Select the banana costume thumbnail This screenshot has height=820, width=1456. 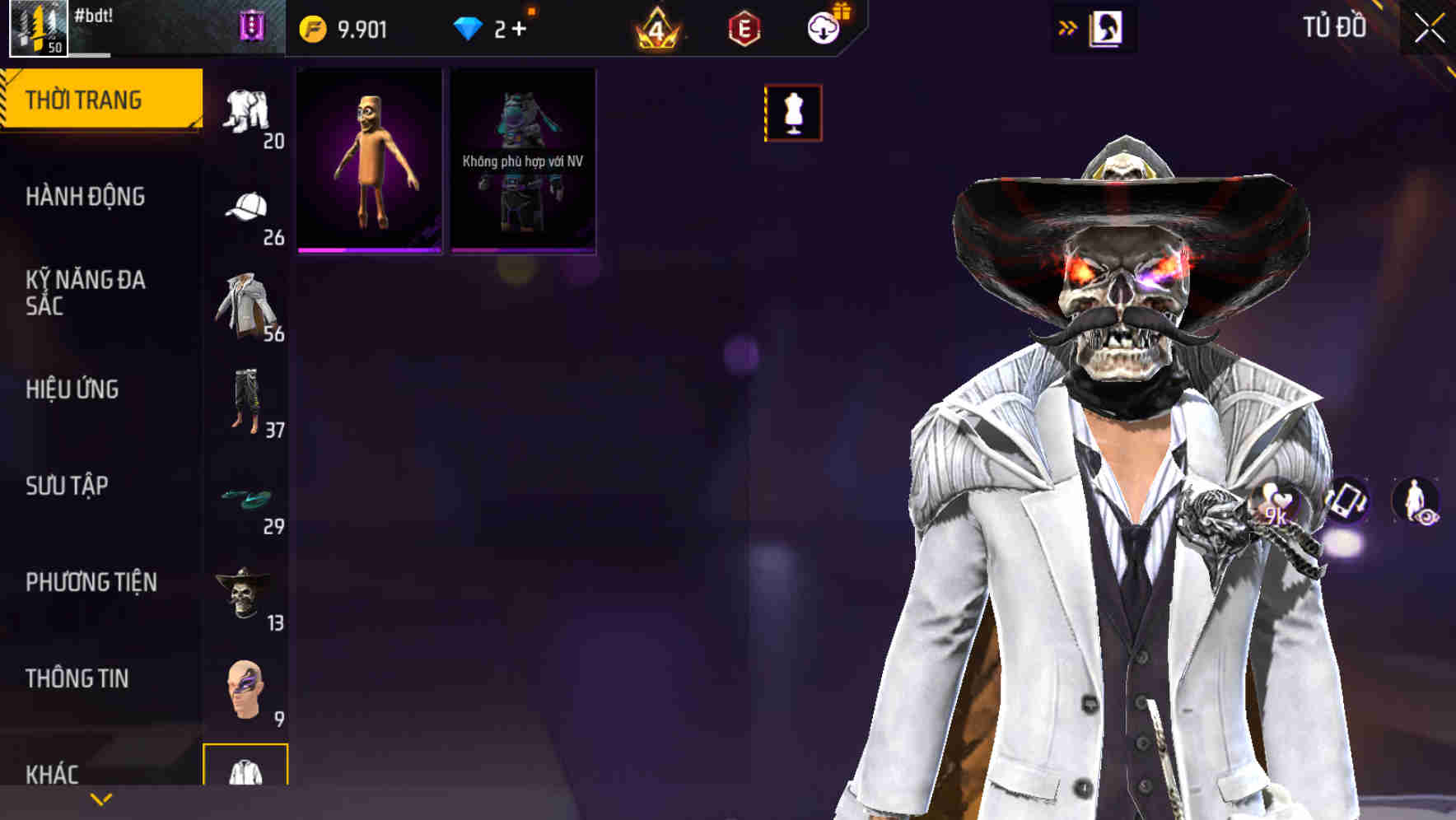[x=370, y=159]
